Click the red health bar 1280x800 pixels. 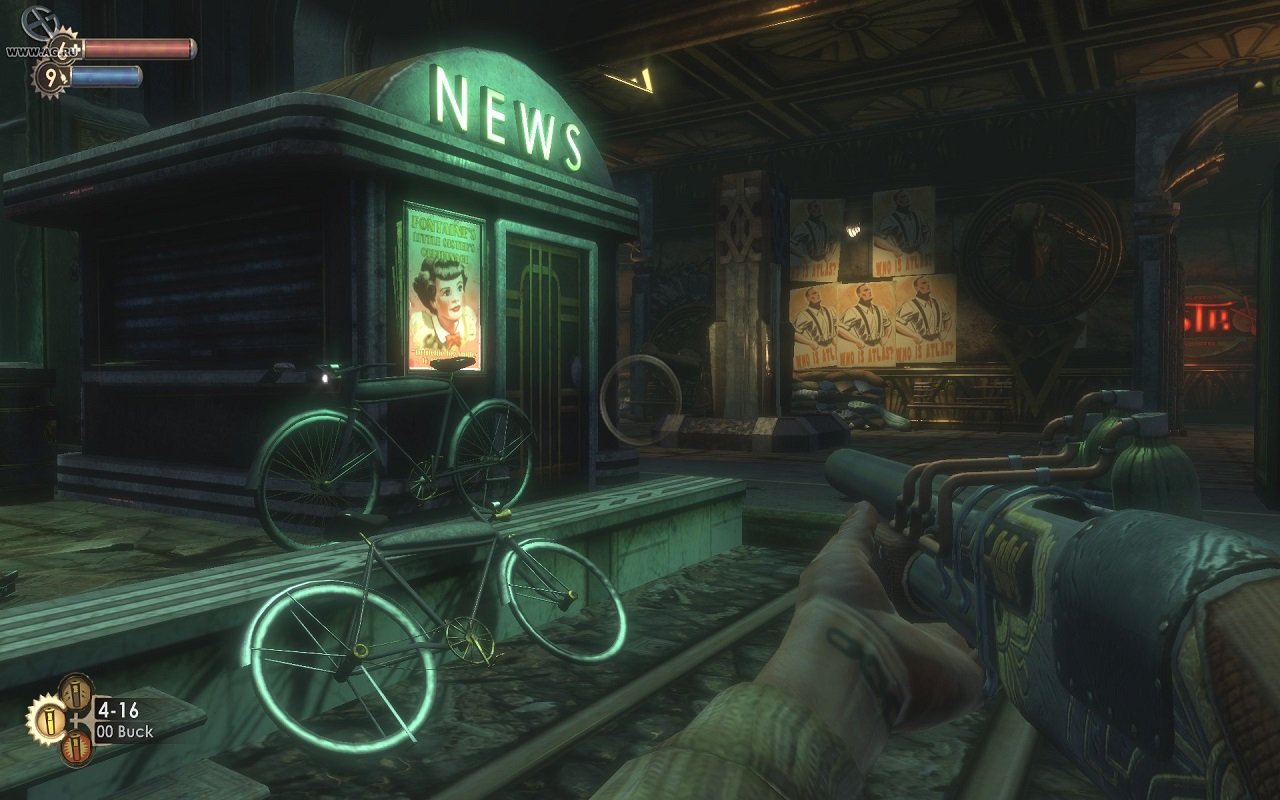(137, 49)
